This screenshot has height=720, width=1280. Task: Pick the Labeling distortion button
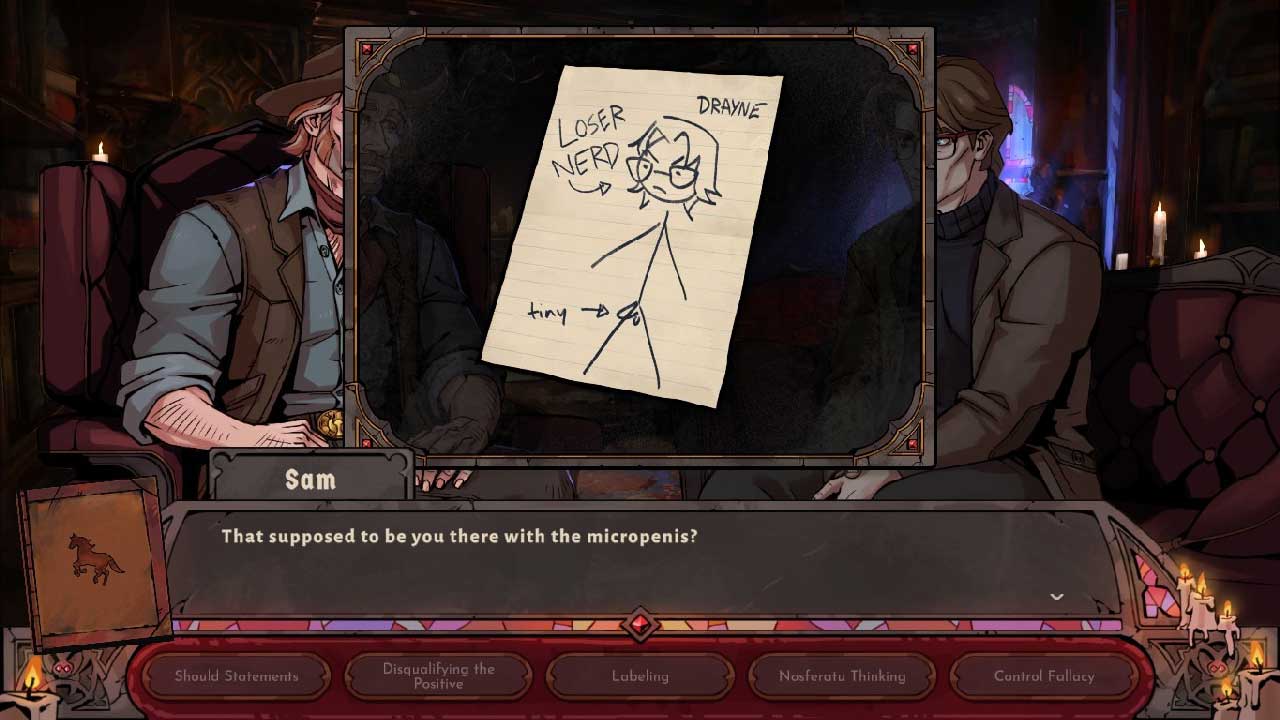tap(640, 676)
